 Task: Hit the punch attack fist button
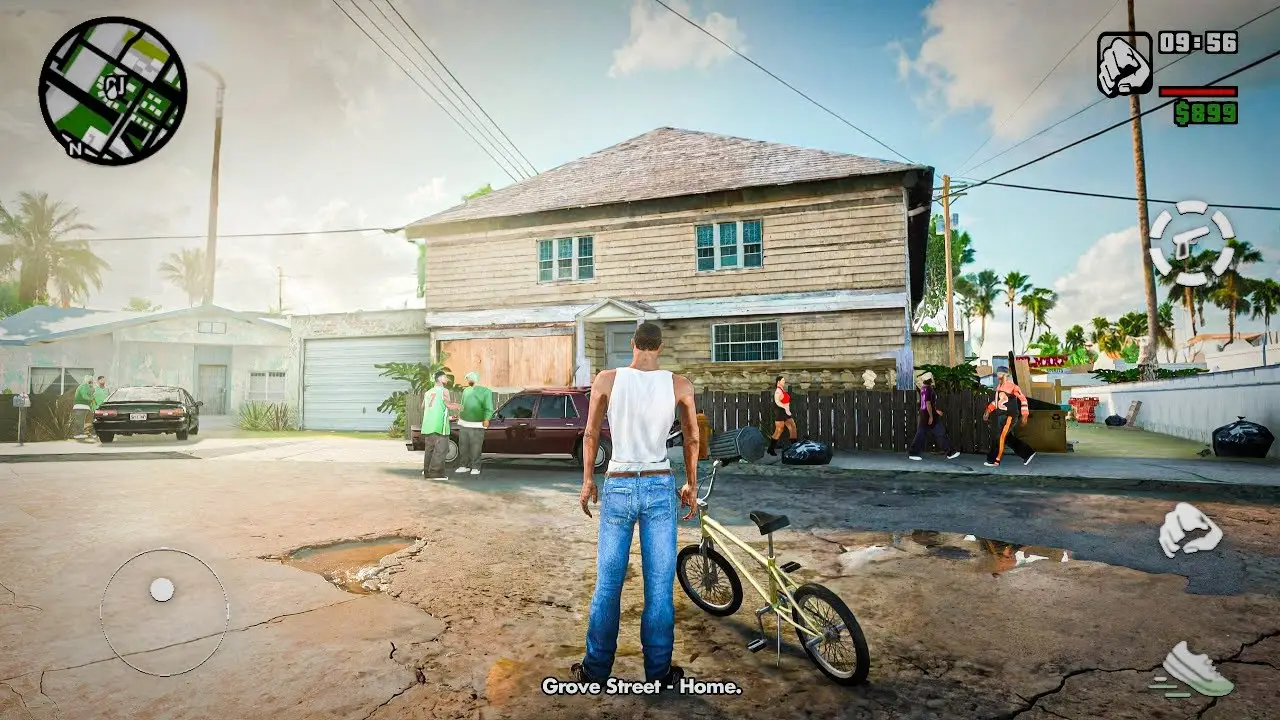pos(1190,529)
